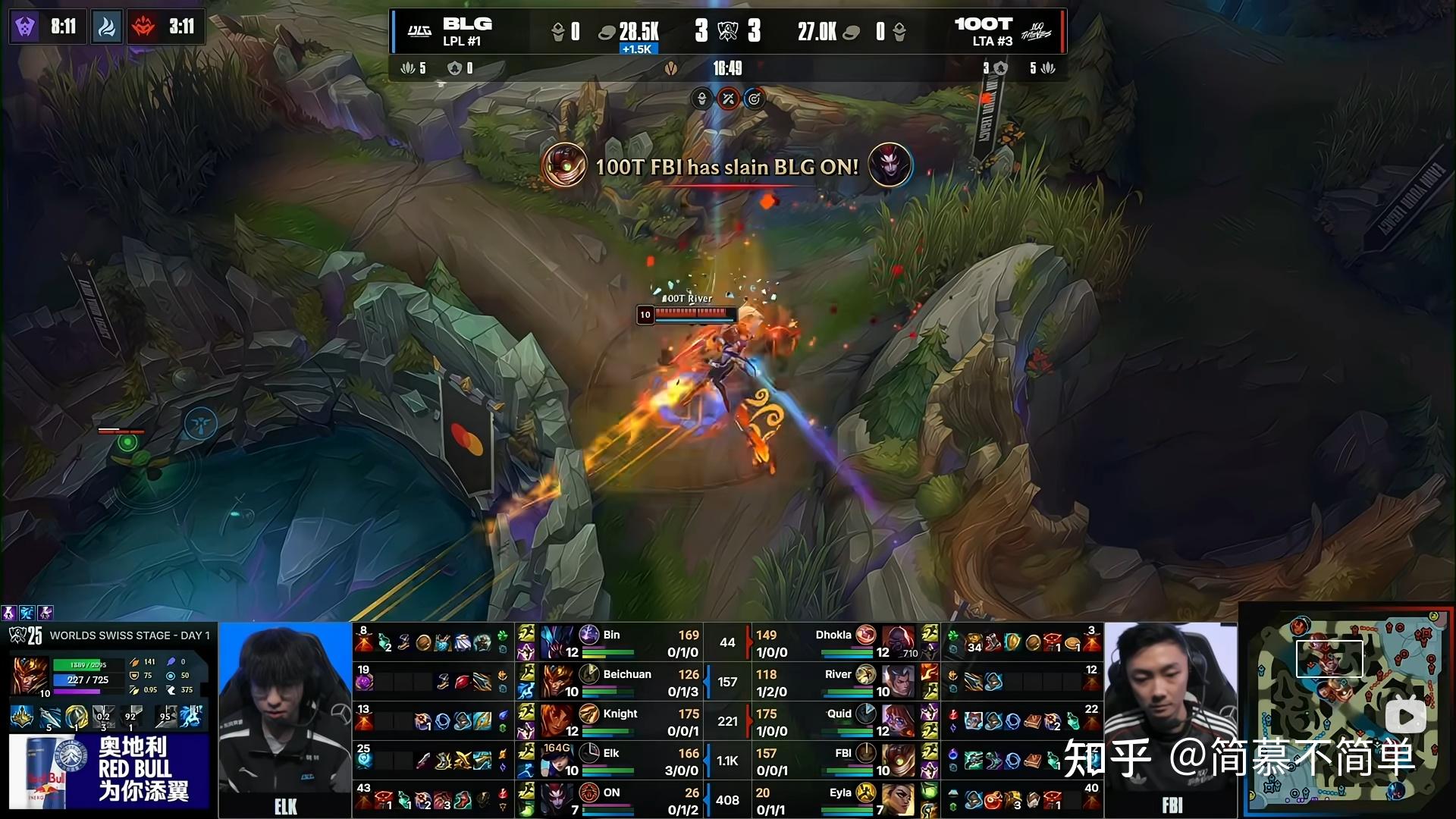This screenshot has height=819, width=1456.
Task: Select Dhokla's scoreboard row
Action: click(842, 642)
